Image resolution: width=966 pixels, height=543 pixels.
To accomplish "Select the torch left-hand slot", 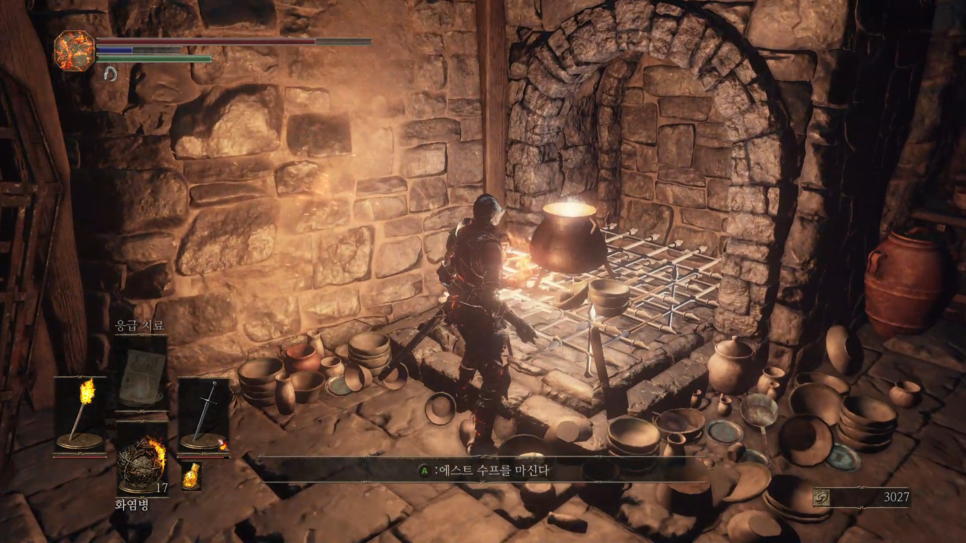I will pos(80,414).
